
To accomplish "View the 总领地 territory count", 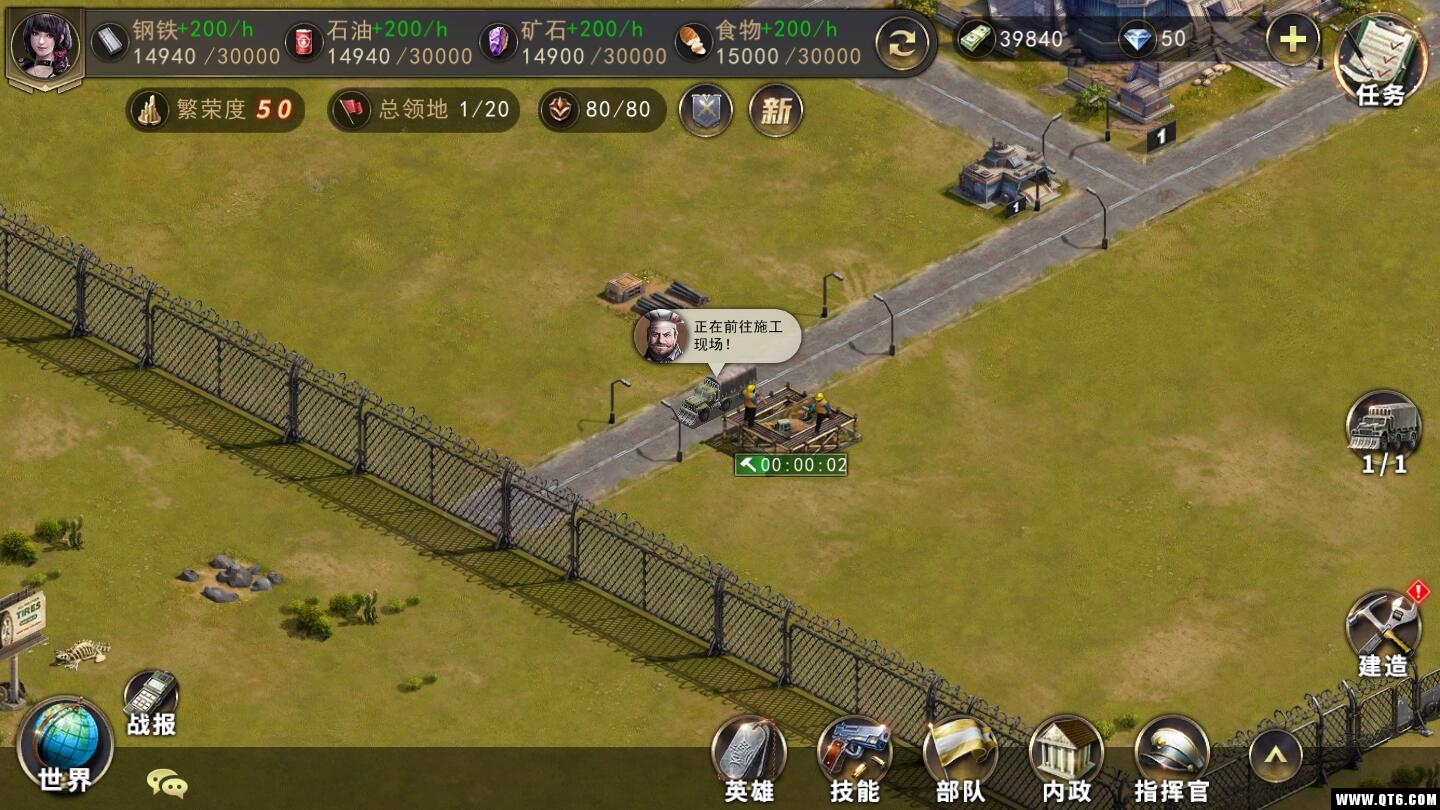I will pos(424,110).
